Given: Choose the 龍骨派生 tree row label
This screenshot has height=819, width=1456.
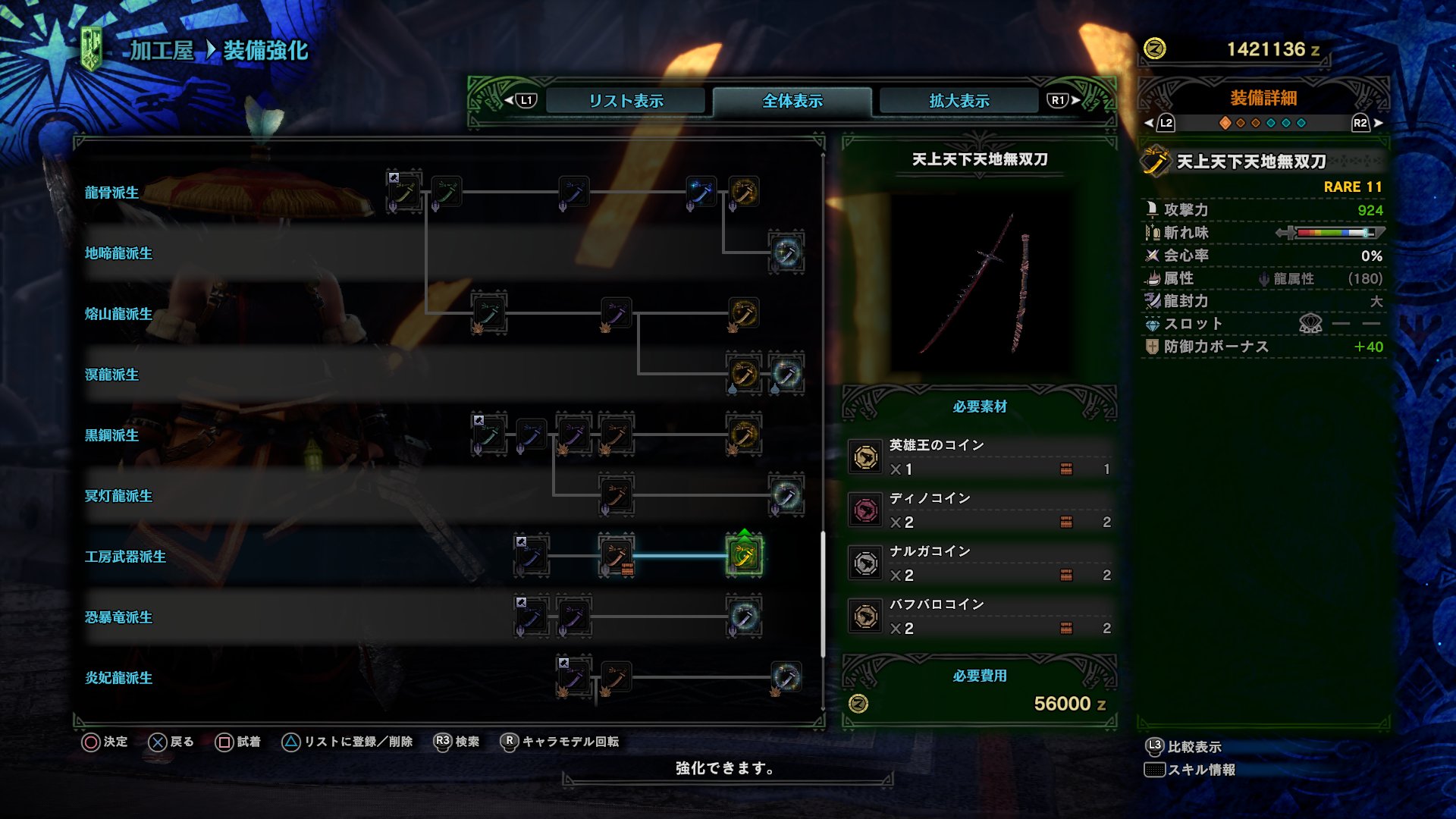Looking at the screenshot, I should pyautogui.click(x=111, y=193).
